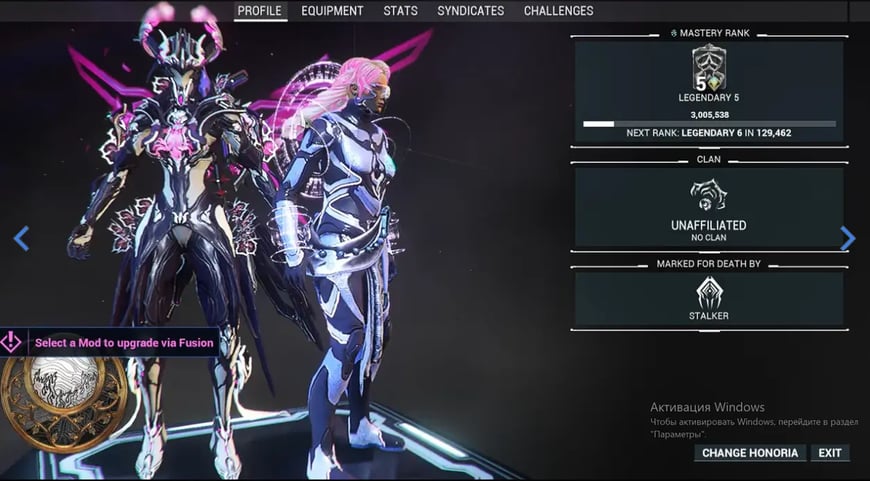Click the left blue arrow
The width and height of the screenshot is (870, 481).
pyautogui.click(x=21, y=238)
